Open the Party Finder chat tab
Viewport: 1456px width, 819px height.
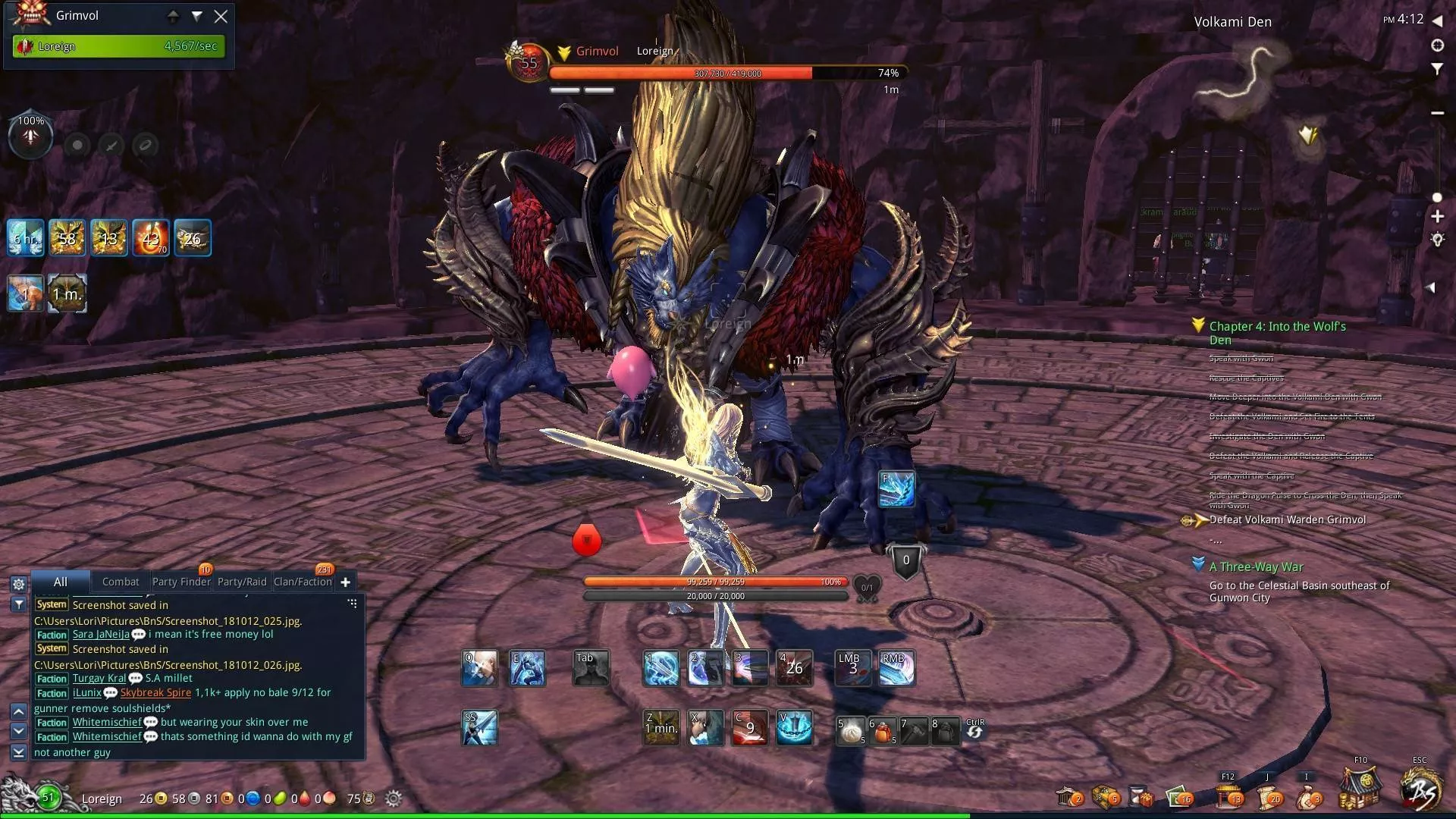point(181,582)
